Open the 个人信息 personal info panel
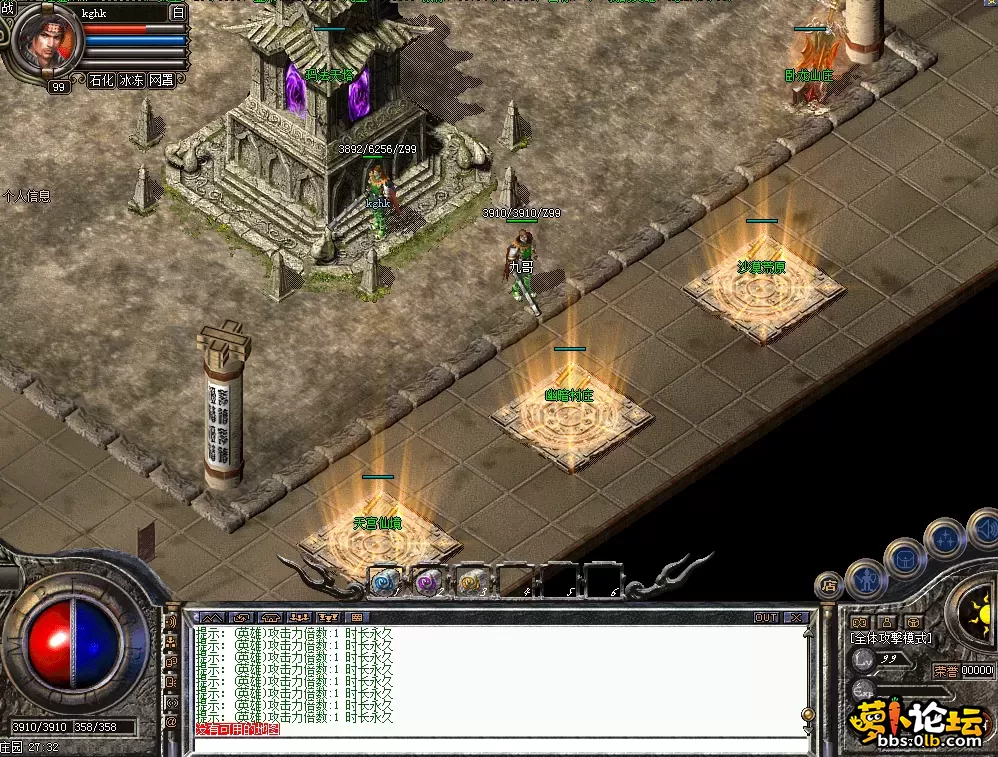This screenshot has height=757, width=998. pyautogui.click(x=27, y=197)
